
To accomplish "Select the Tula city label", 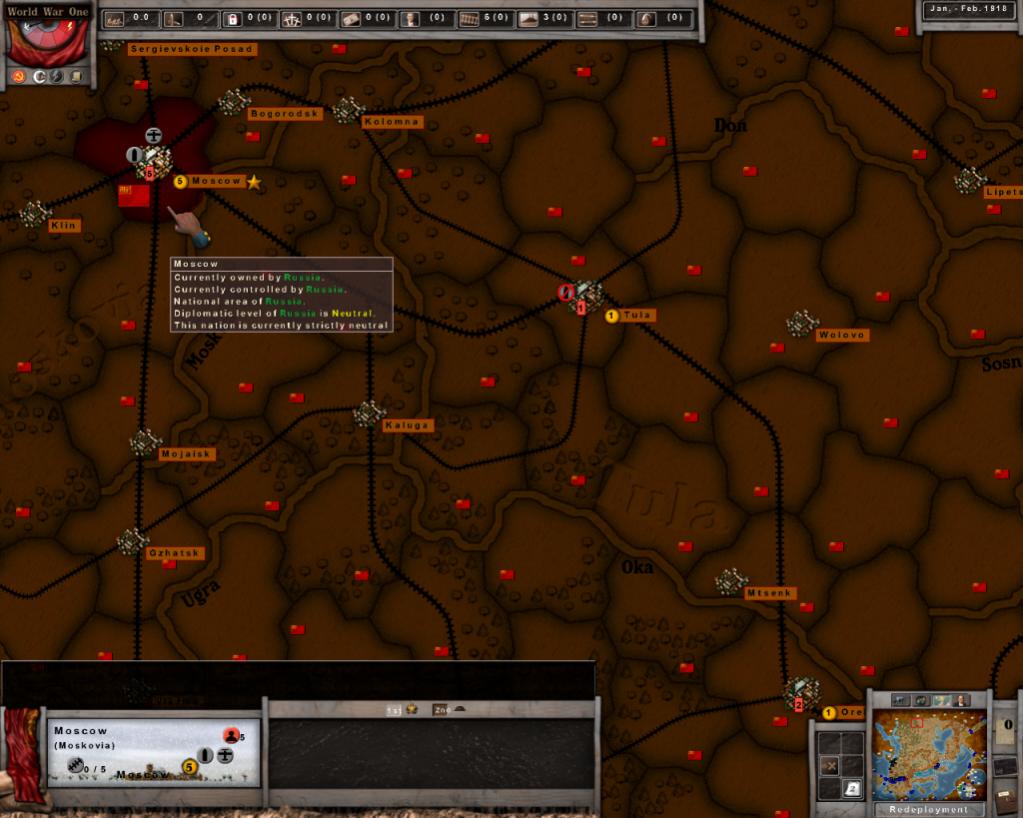I will pyautogui.click(x=636, y=315).
